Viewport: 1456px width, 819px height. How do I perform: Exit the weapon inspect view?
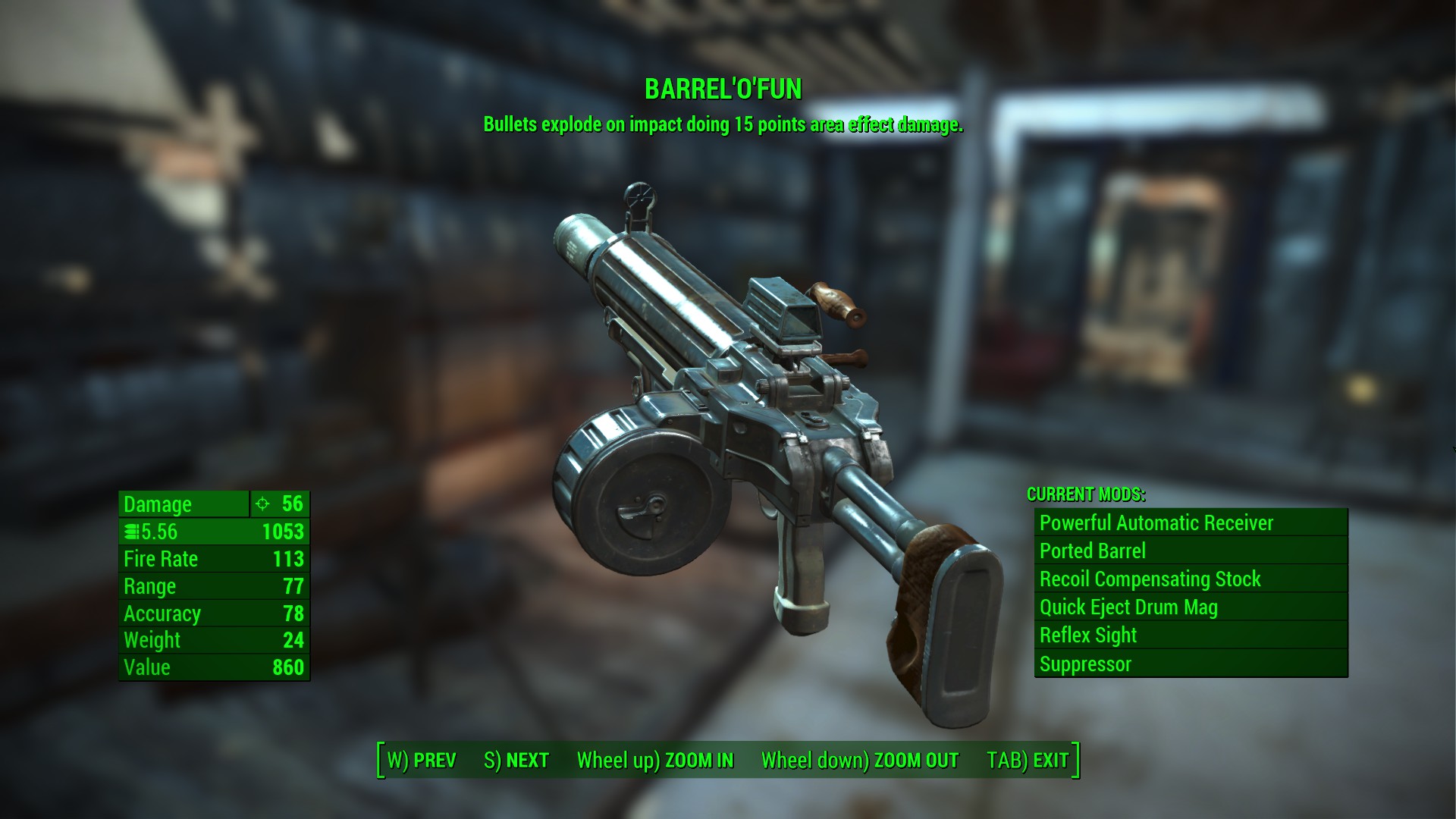point(1028,761)
